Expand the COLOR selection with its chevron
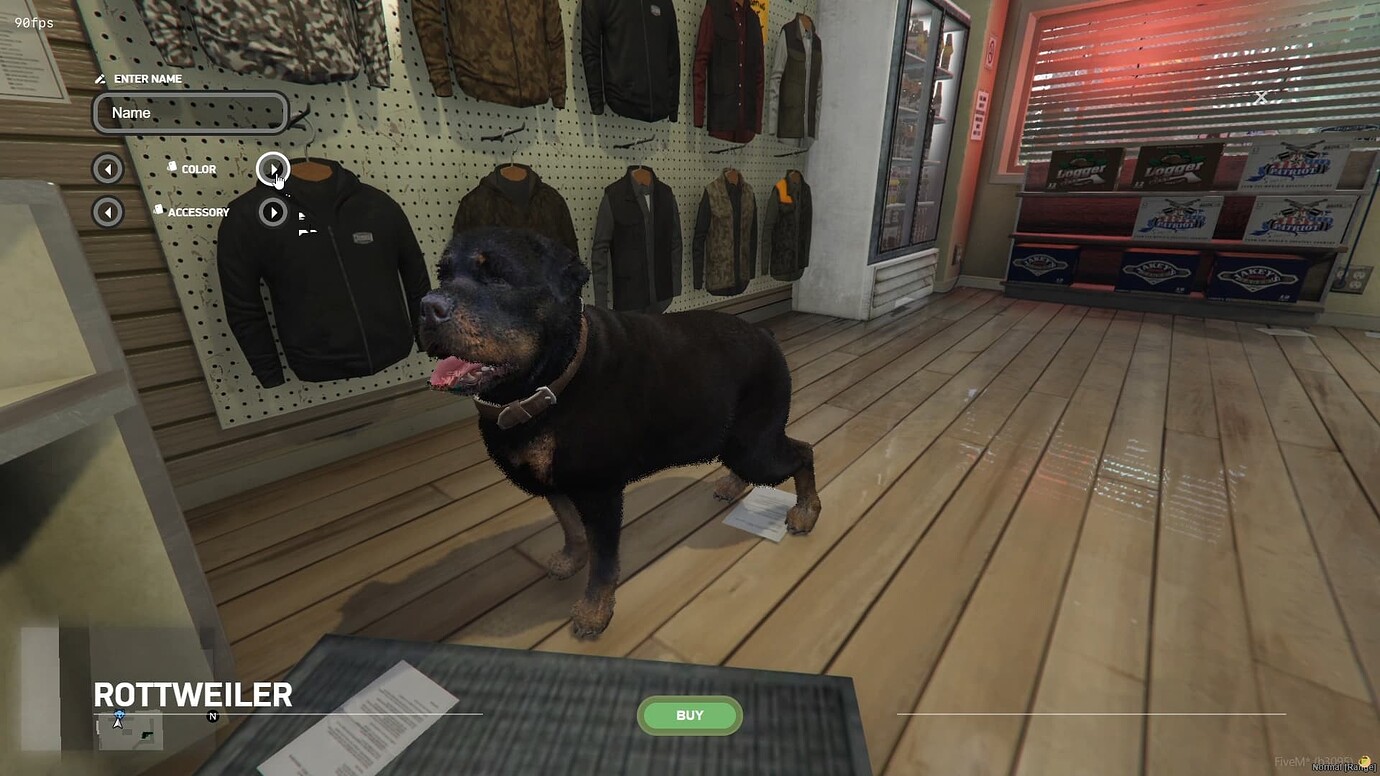 point(273,168)
